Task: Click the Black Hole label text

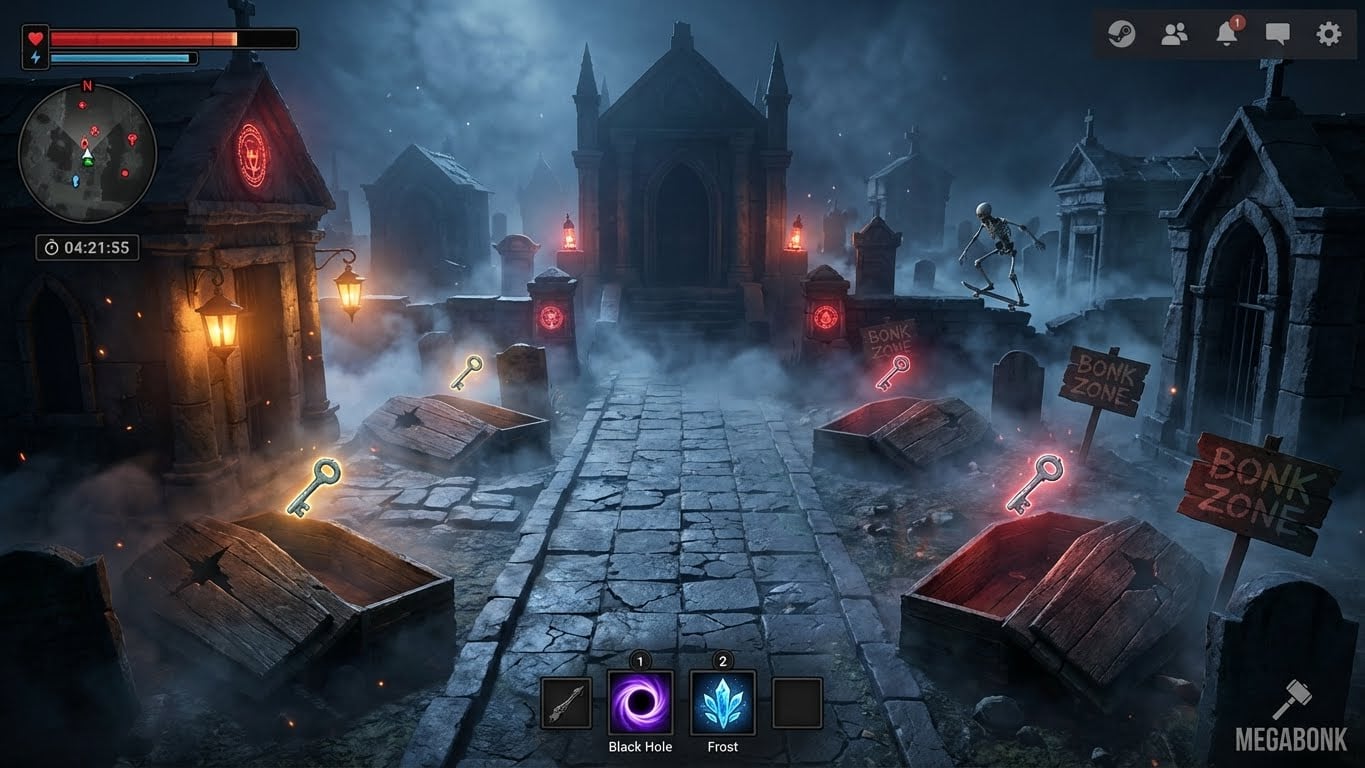Action: 640,747
